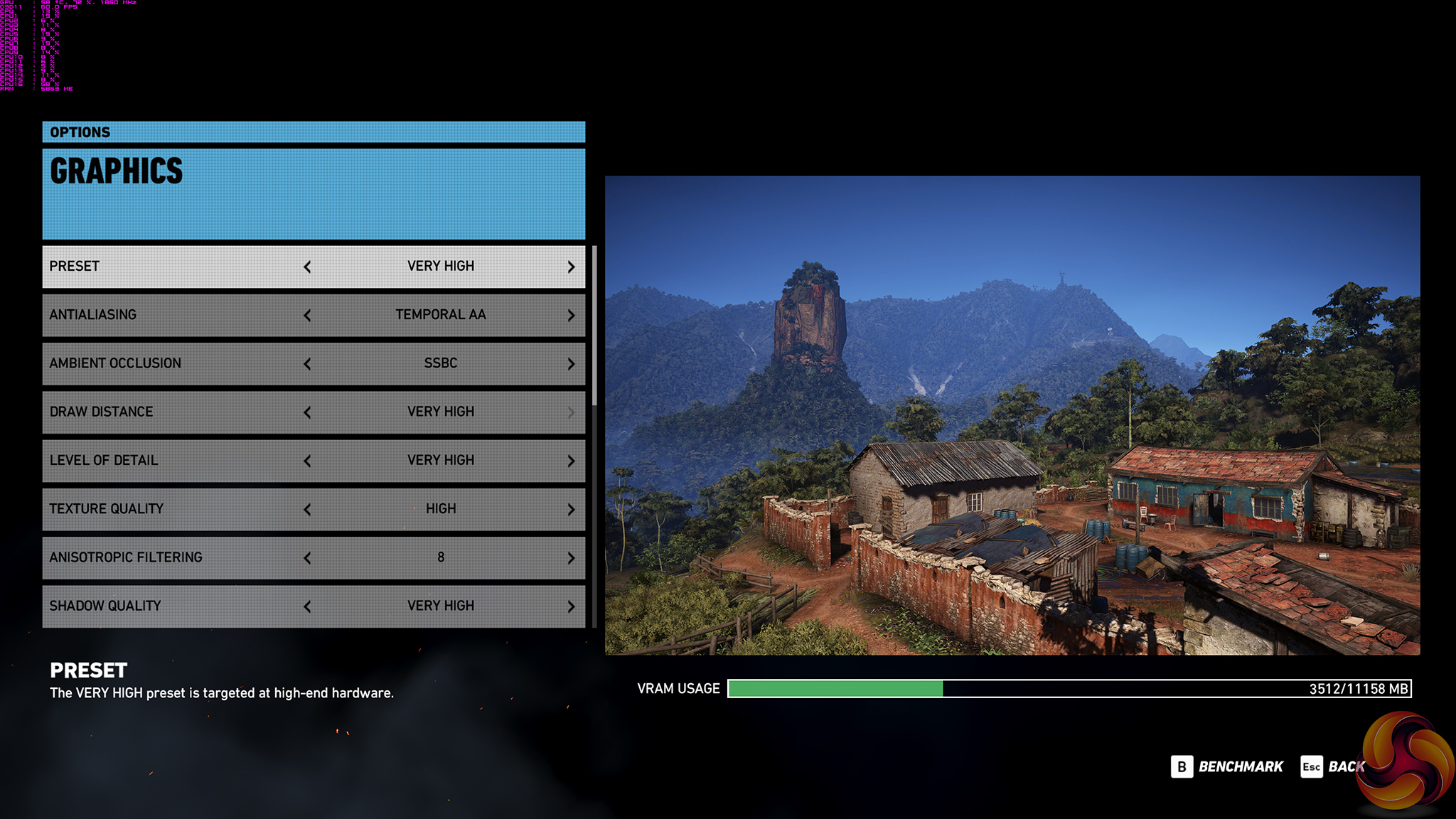Select the Preset row
1456x819 pixels.
click(171, 267)
